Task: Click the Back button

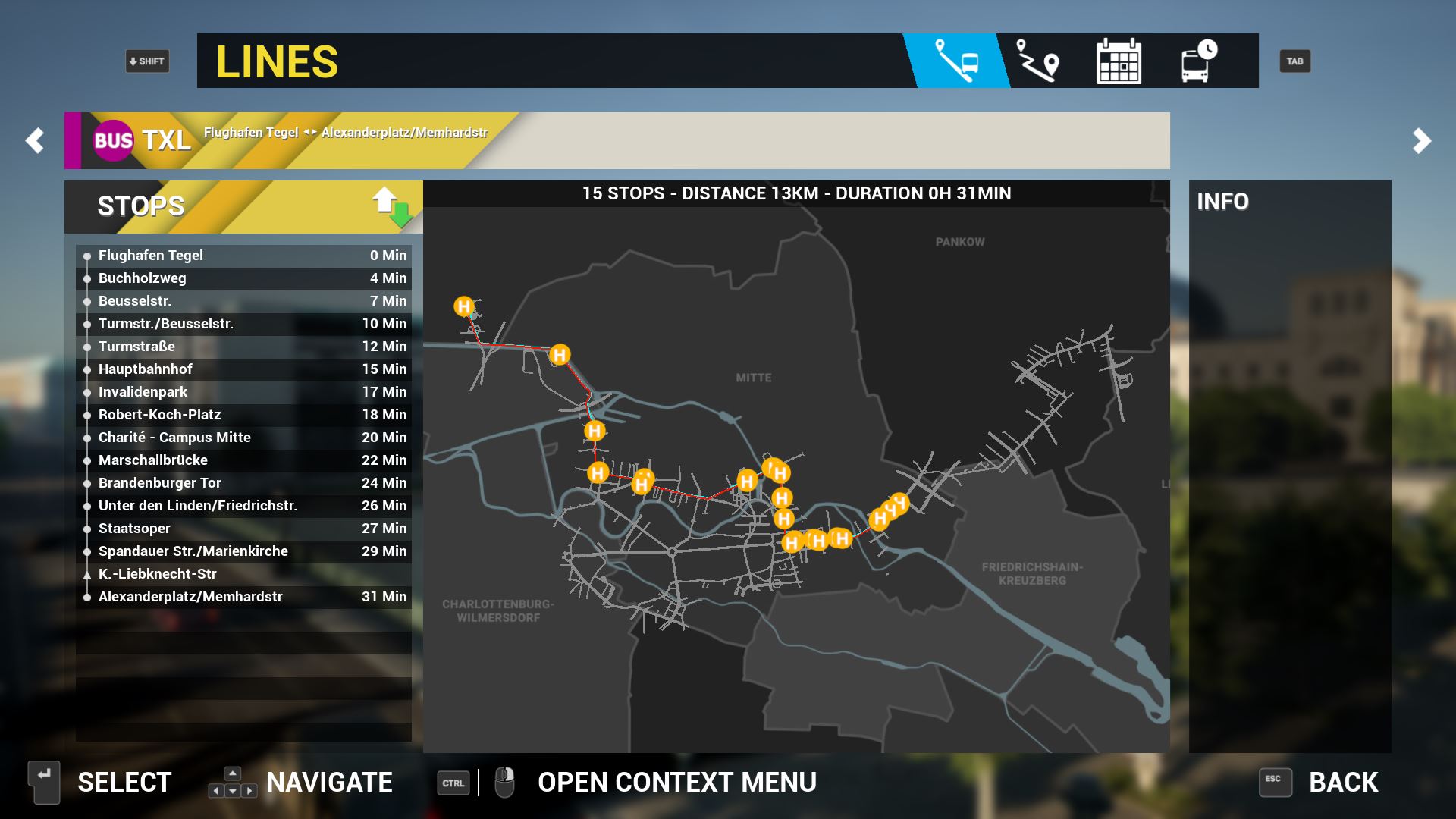Action: (1319, 783)
